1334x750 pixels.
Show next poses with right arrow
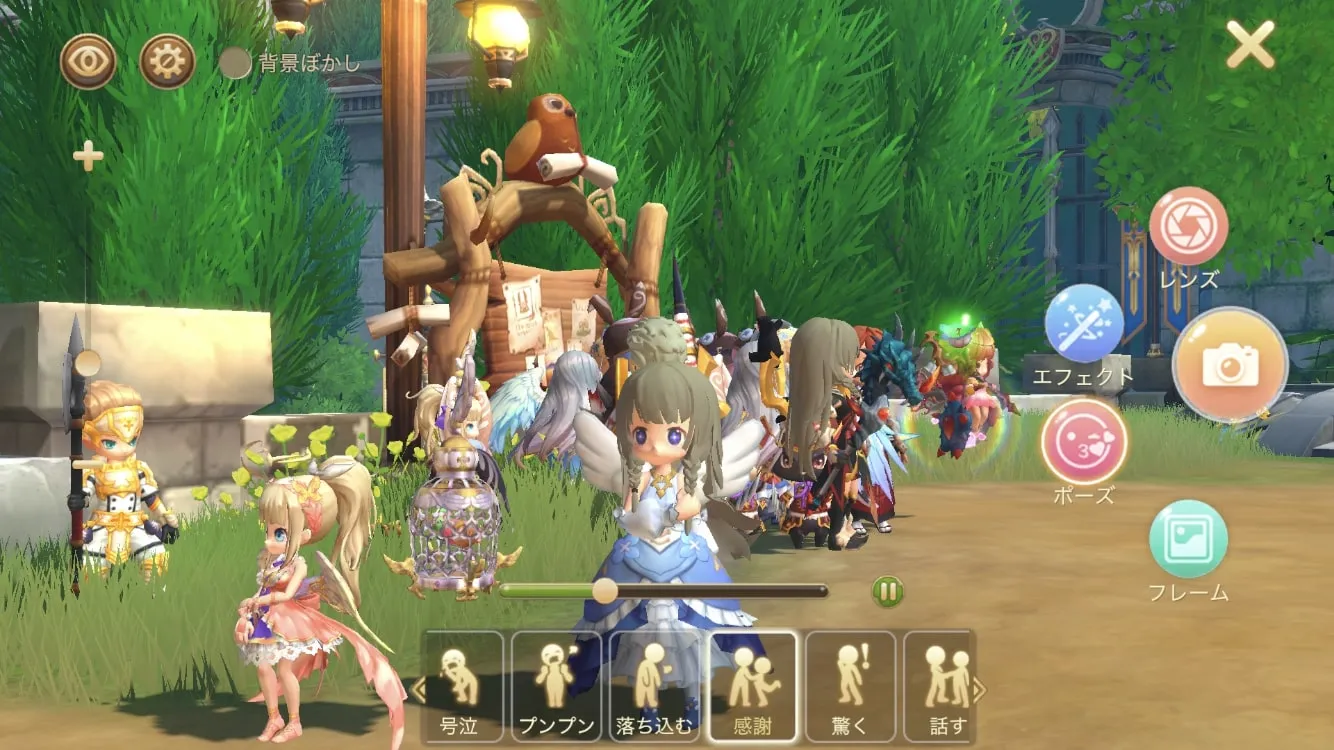pyautogui.click(x=980, y=688)
